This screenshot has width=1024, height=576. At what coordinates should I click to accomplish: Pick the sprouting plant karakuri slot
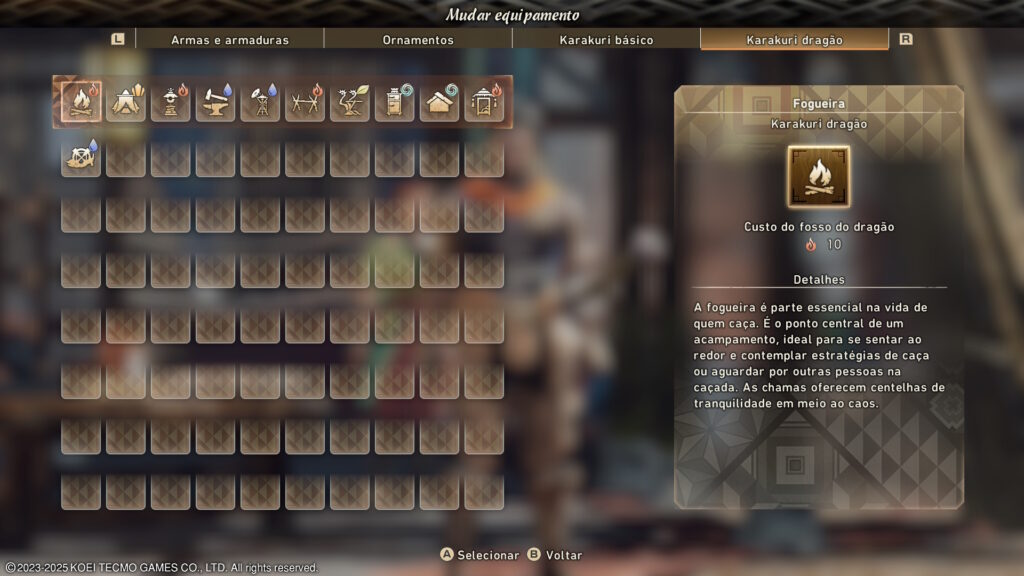tap(350, 101)
